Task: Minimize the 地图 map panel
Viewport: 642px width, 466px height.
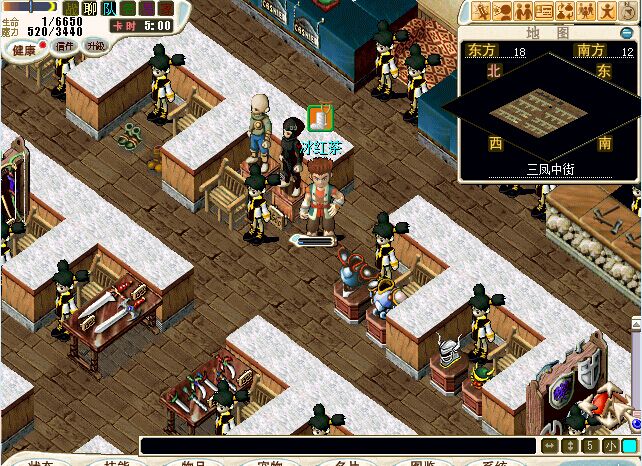Action: click(626, 33)
